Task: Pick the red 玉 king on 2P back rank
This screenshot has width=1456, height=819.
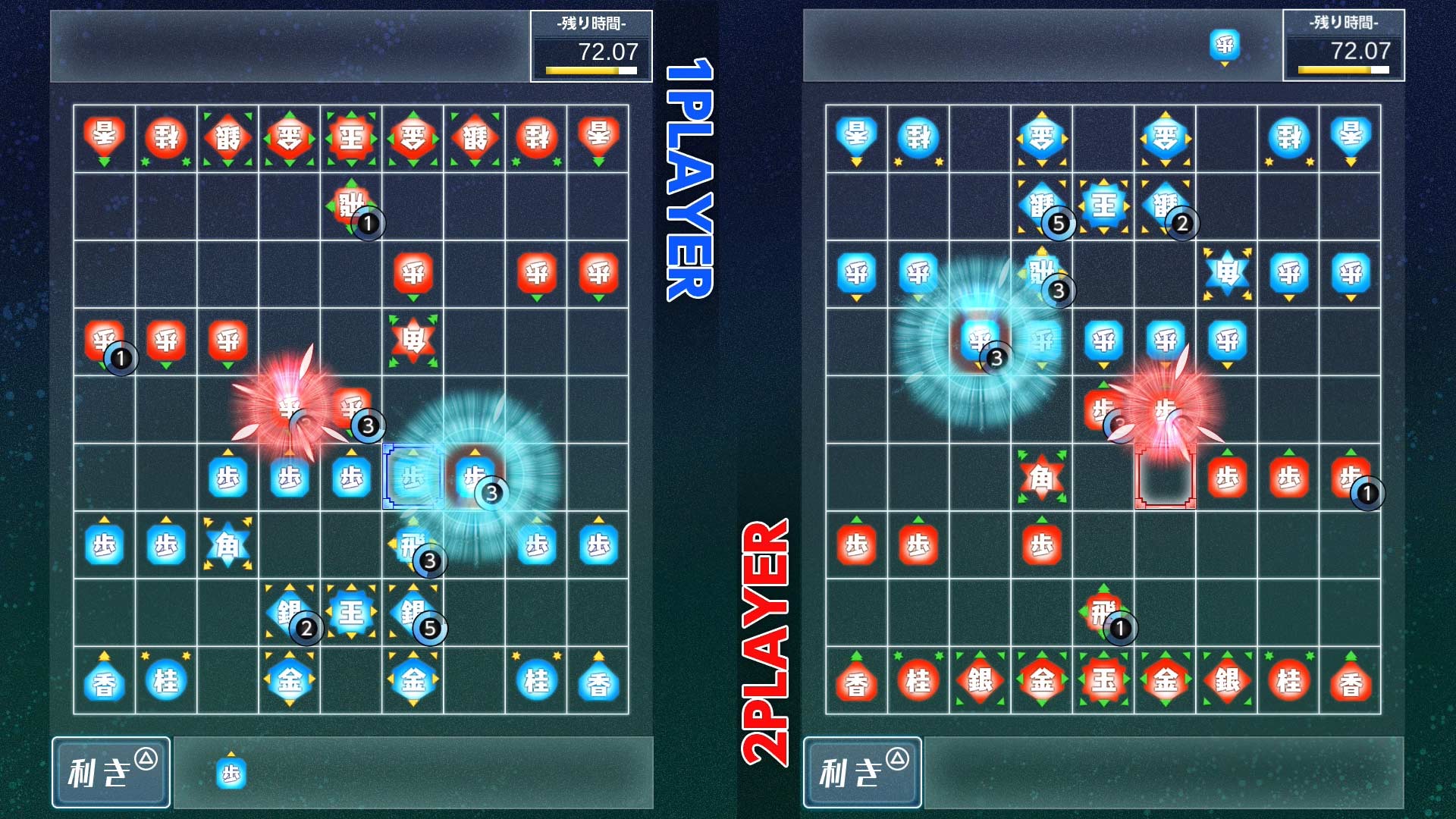Action: pyautogui.click(x=1103, y=680)
